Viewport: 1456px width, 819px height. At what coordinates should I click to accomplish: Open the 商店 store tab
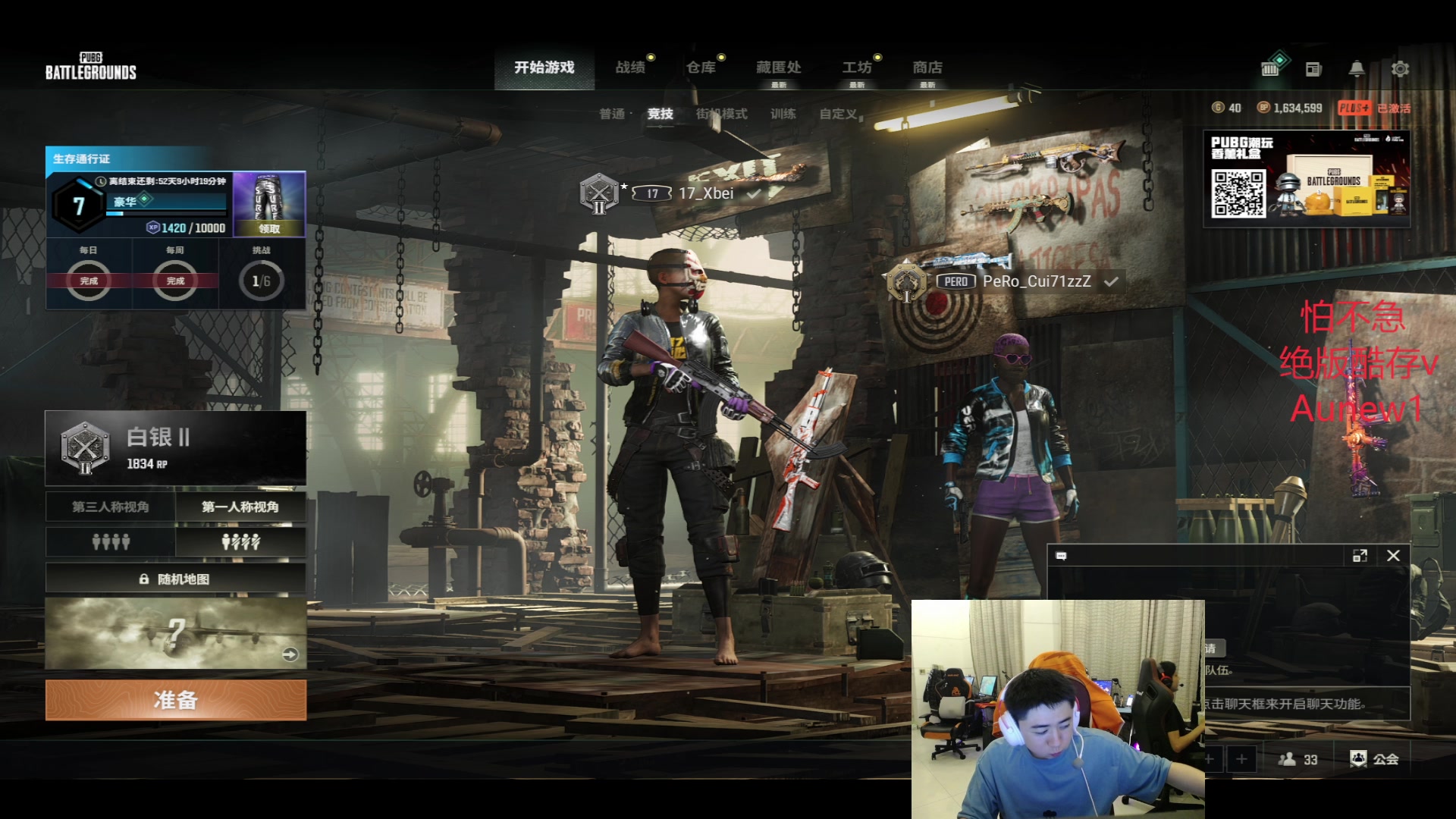927,67
